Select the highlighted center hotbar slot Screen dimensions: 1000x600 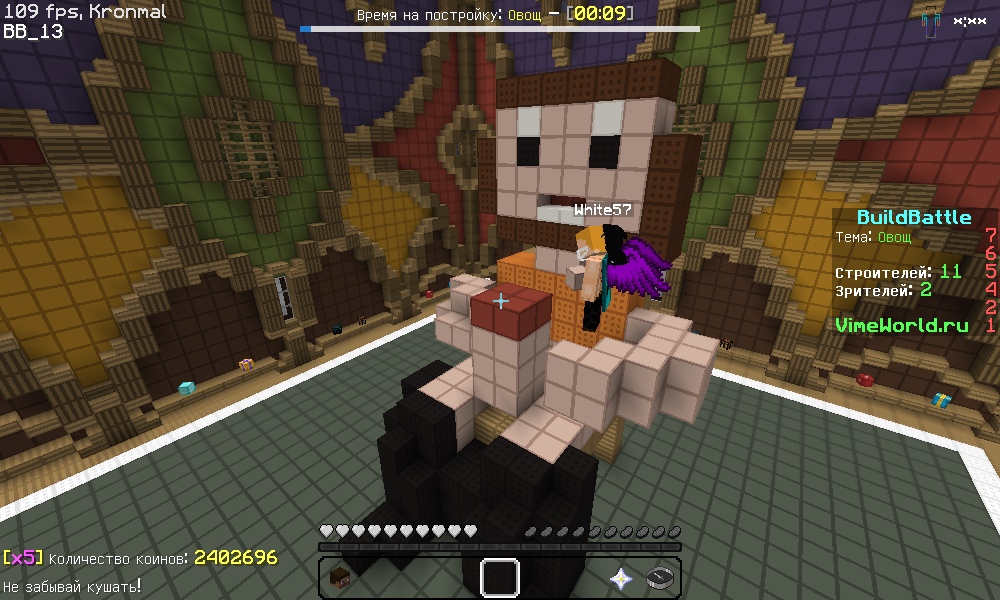click(x=500, y=577)
